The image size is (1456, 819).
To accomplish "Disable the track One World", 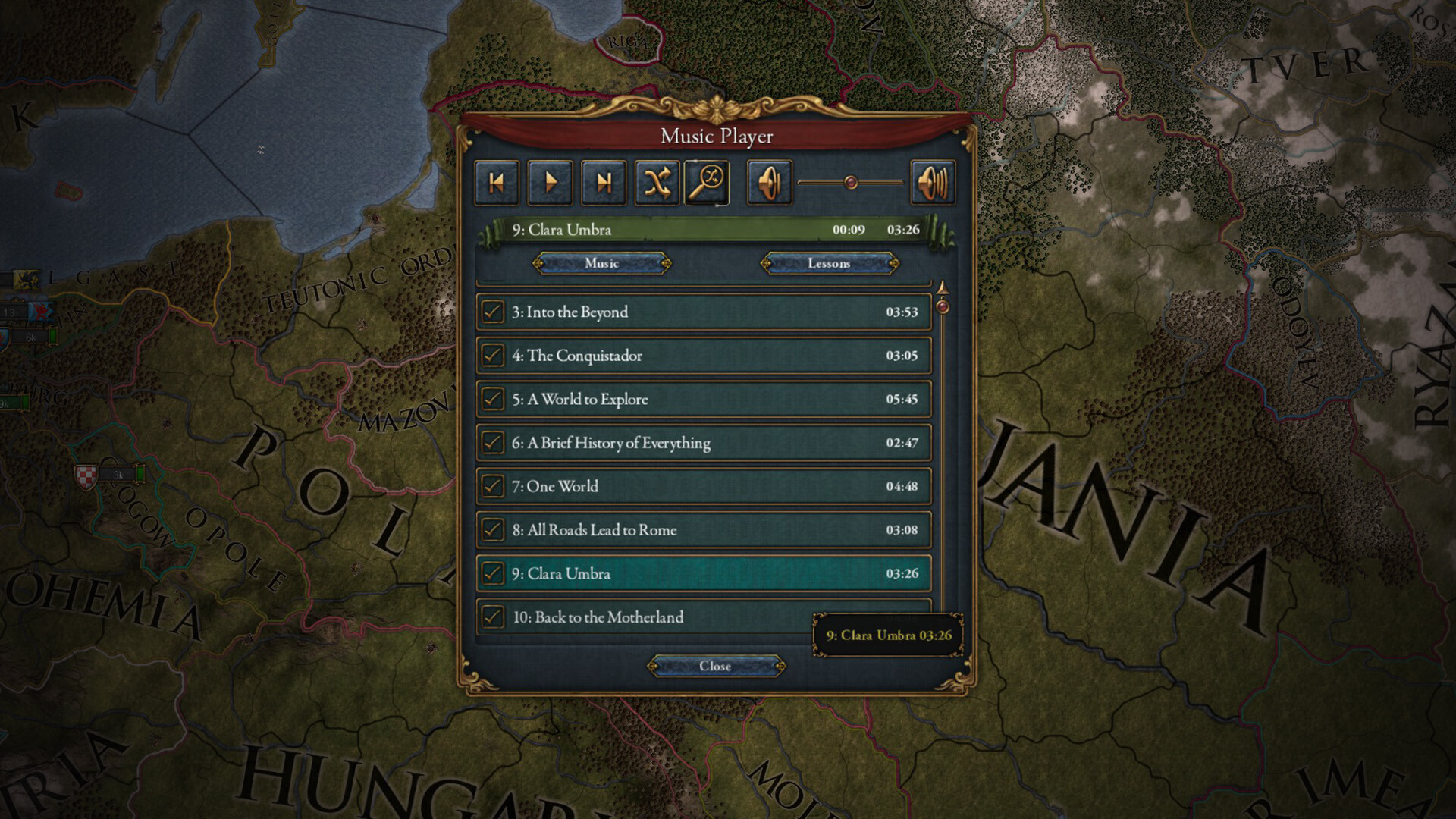I will 494,486.
